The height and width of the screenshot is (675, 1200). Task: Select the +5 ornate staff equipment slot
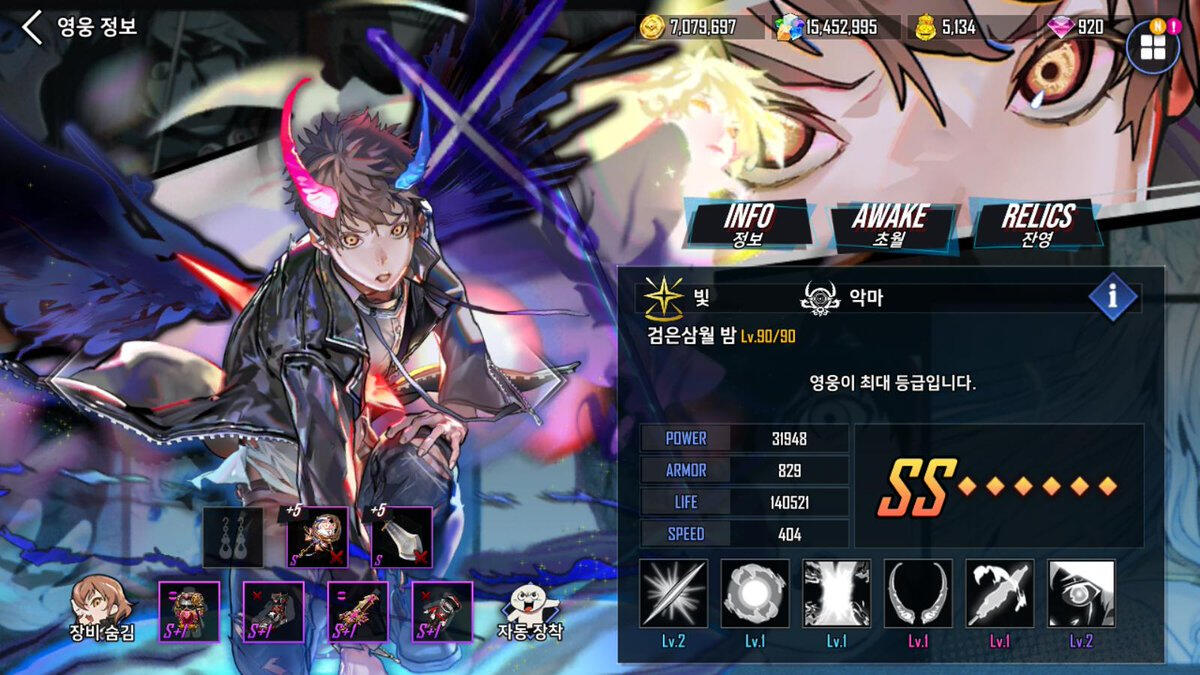click(318, 537)
